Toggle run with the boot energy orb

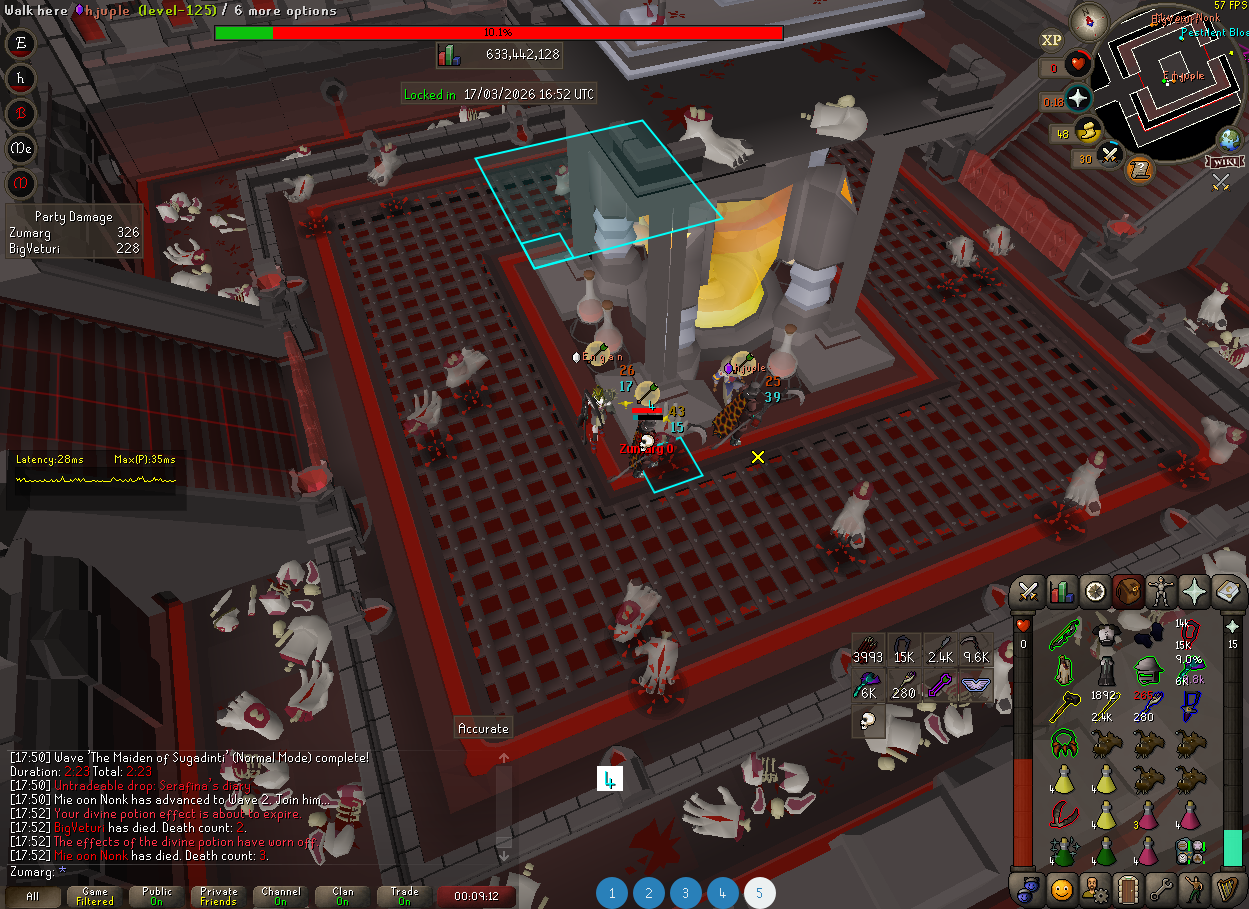1088,130
